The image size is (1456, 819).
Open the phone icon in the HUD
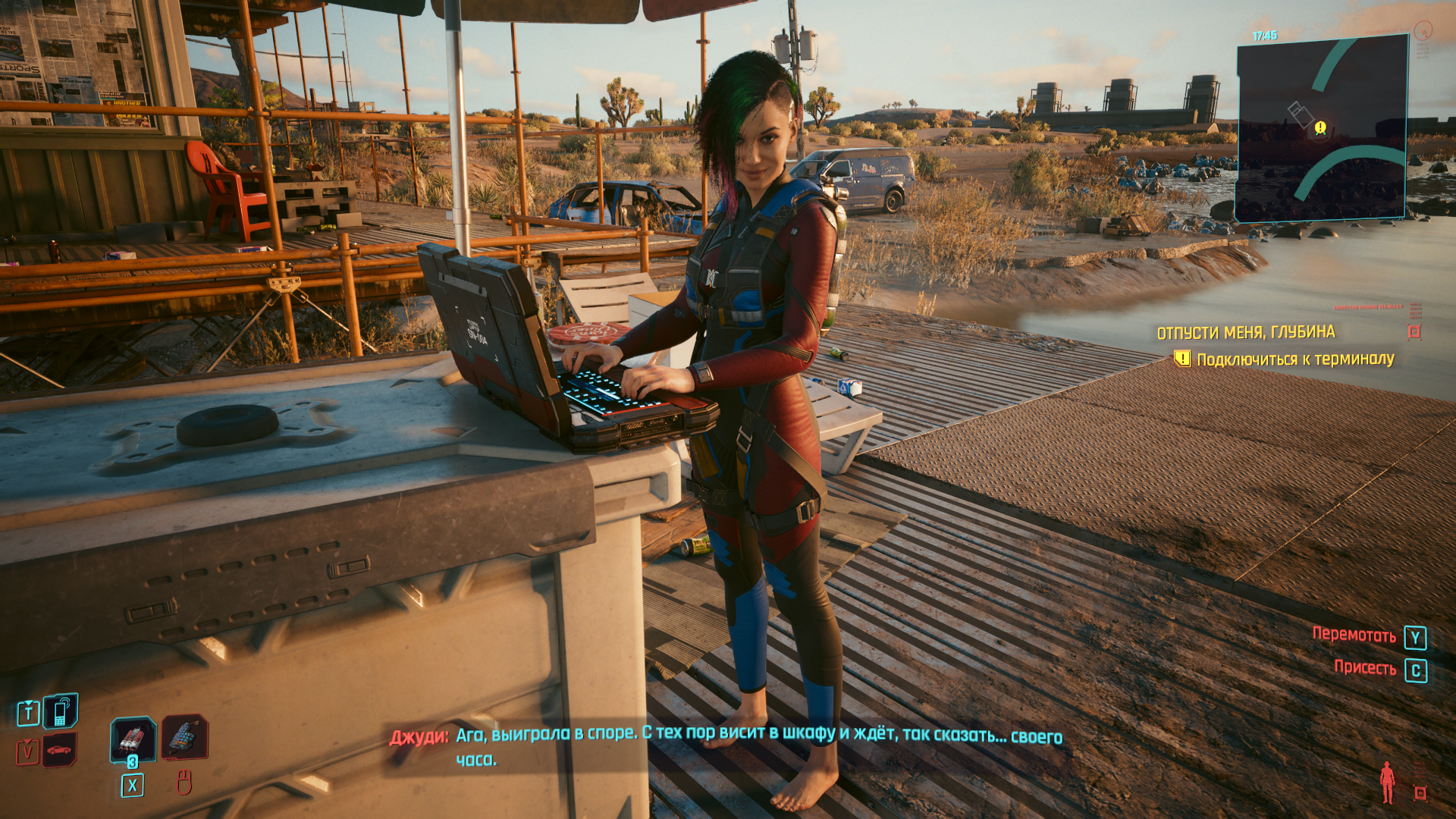point(61,711)
